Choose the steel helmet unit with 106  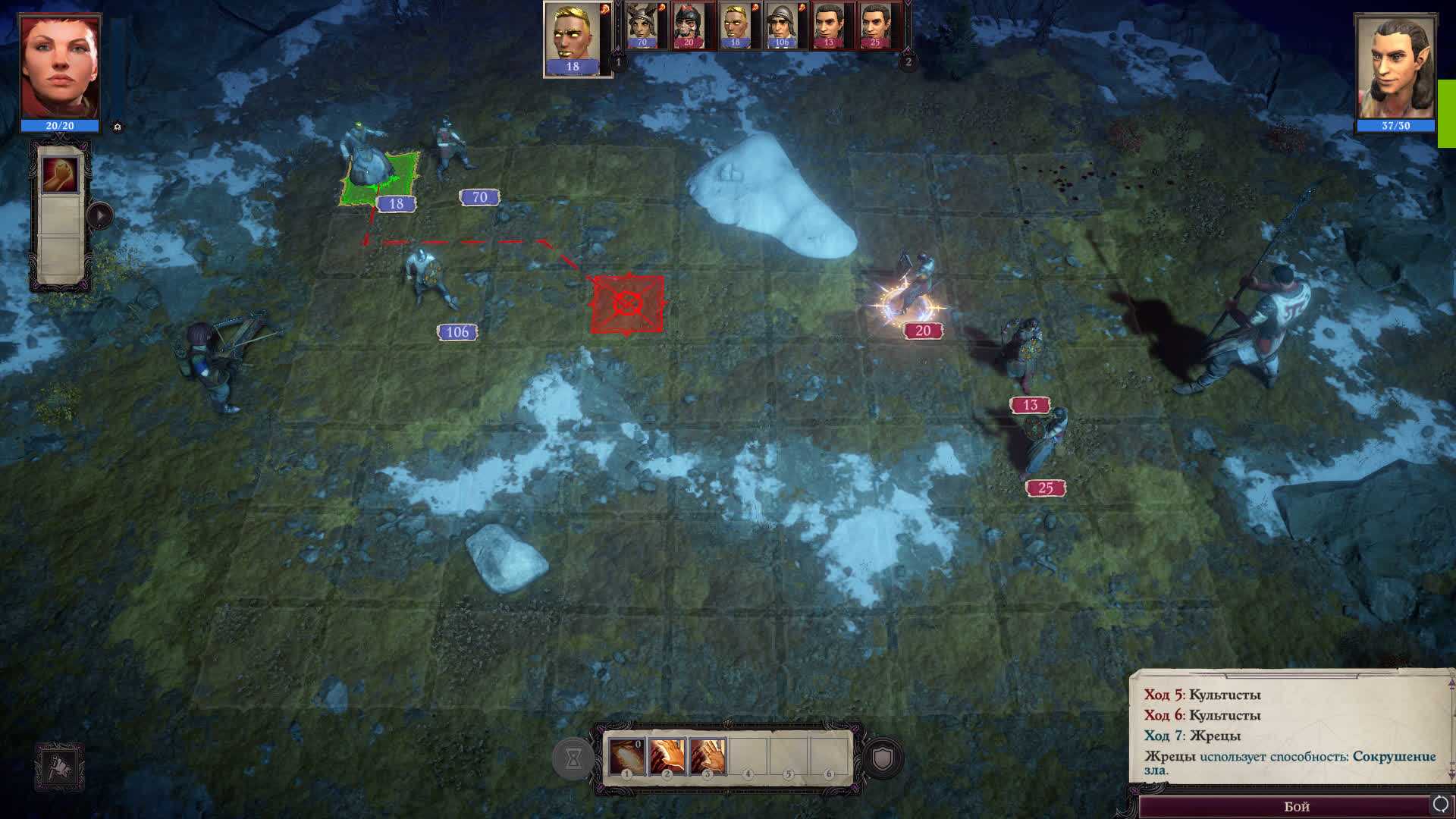click(x=782, y=25)
